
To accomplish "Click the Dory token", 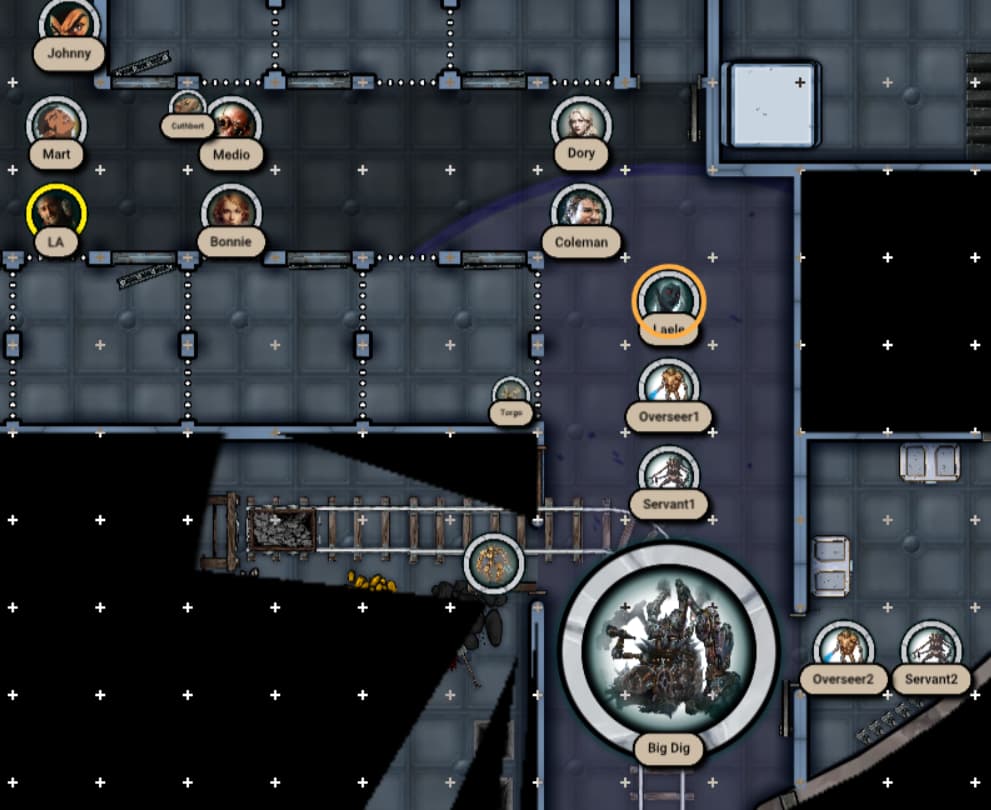I will pyautogui.click(x=580, y=124).
